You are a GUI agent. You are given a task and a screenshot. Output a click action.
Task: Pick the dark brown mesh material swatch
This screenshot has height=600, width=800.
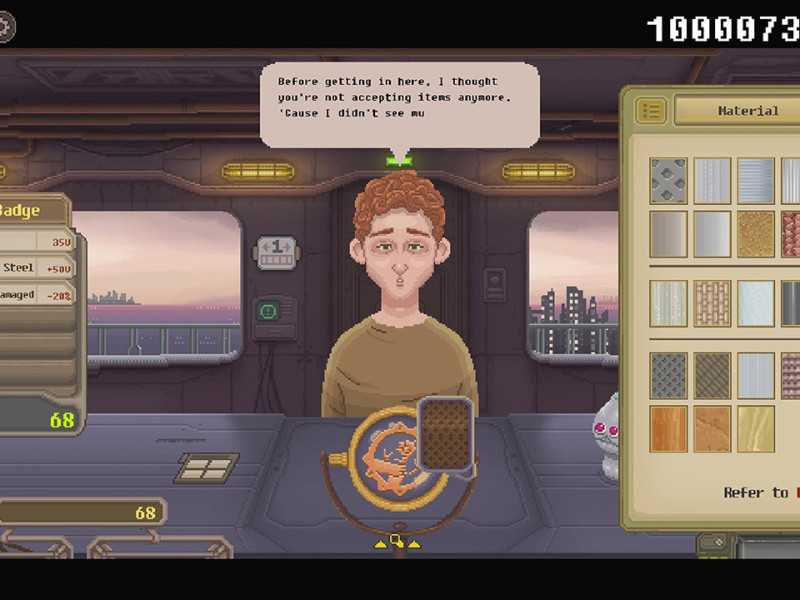coord(713,375)
